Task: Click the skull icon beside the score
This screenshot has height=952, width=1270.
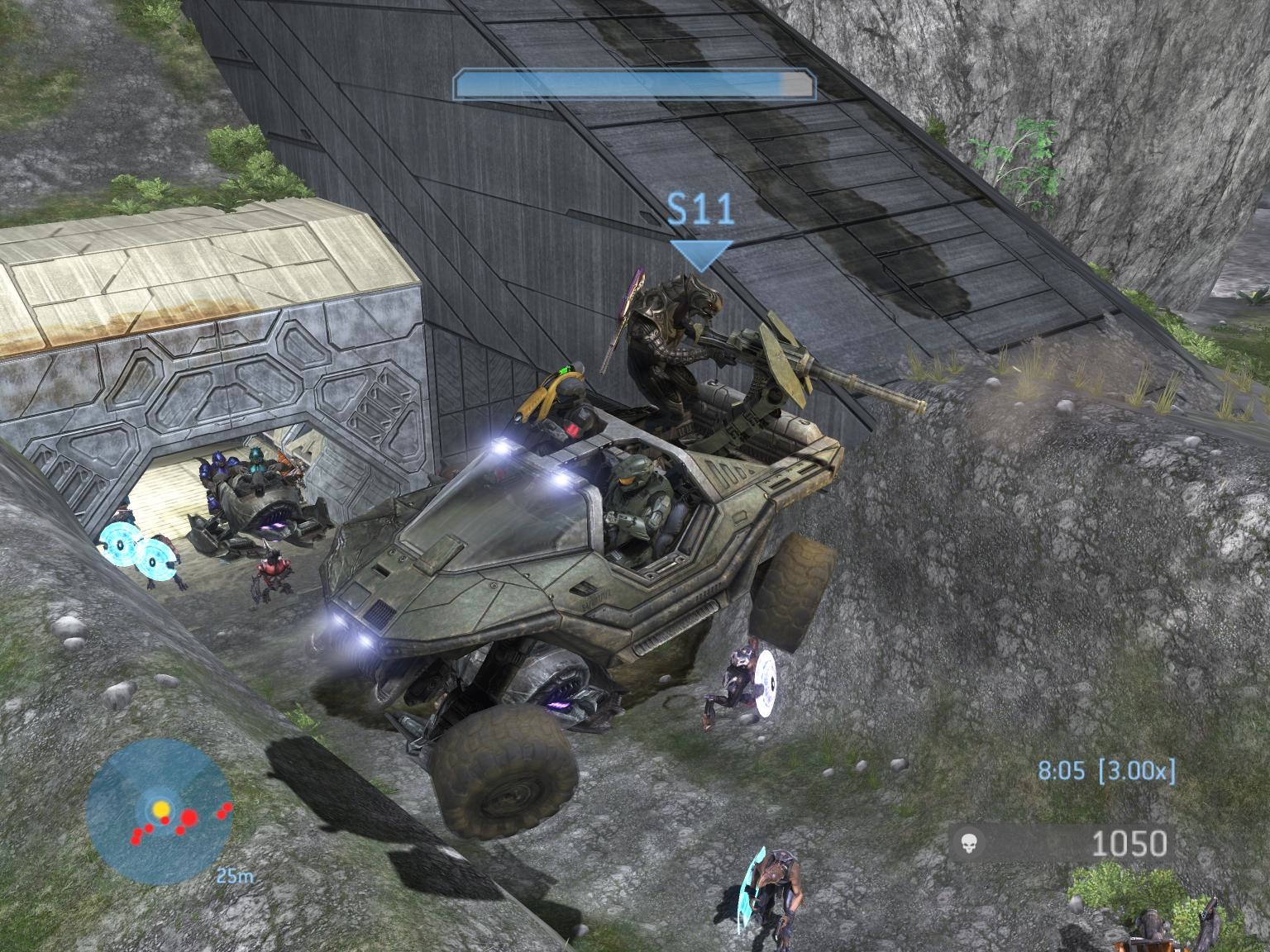Action: coord(970,843)
